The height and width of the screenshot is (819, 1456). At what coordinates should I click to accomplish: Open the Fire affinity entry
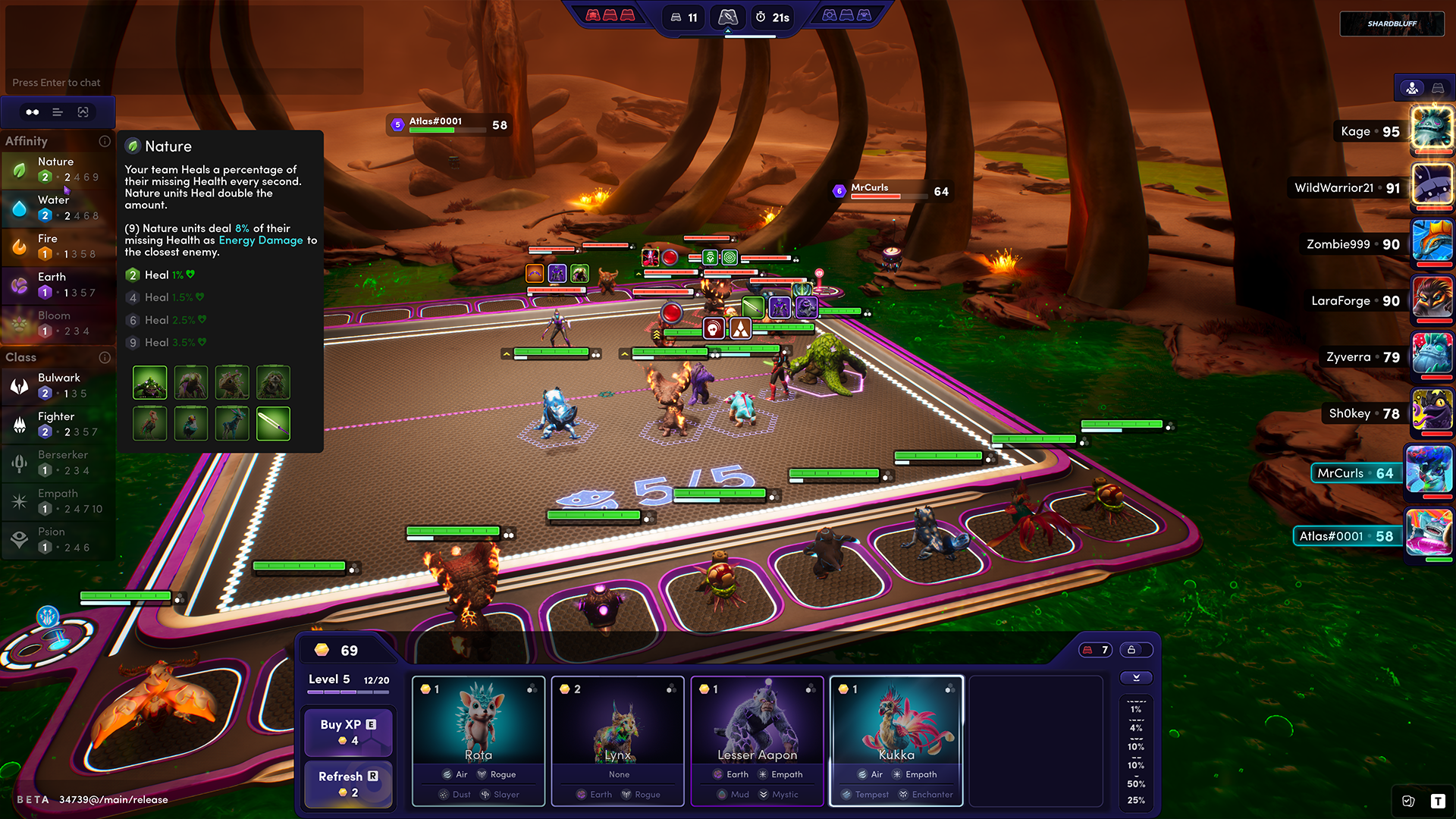click(58, 246)
